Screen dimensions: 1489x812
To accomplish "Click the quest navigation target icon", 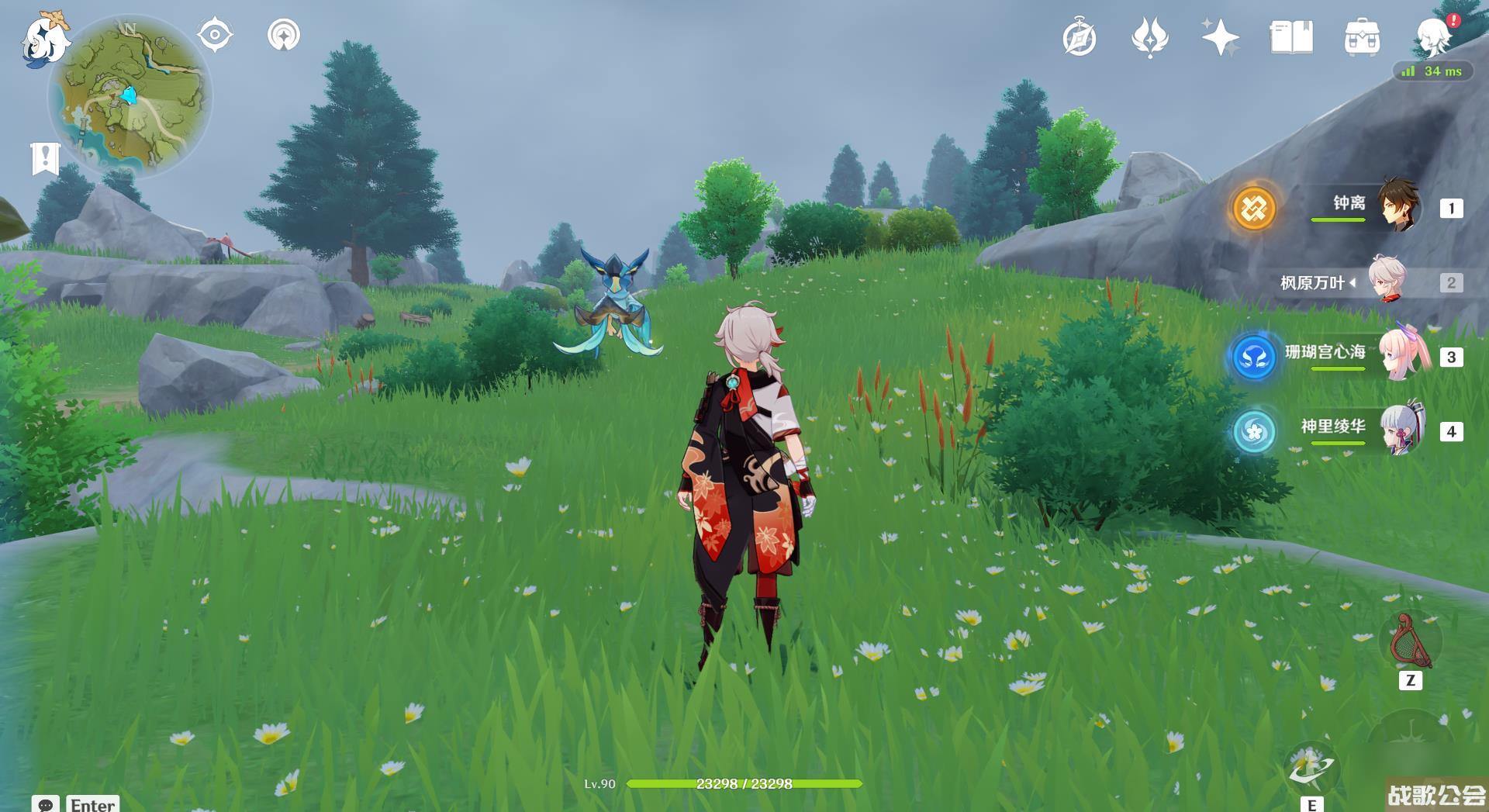I will 215,36.
